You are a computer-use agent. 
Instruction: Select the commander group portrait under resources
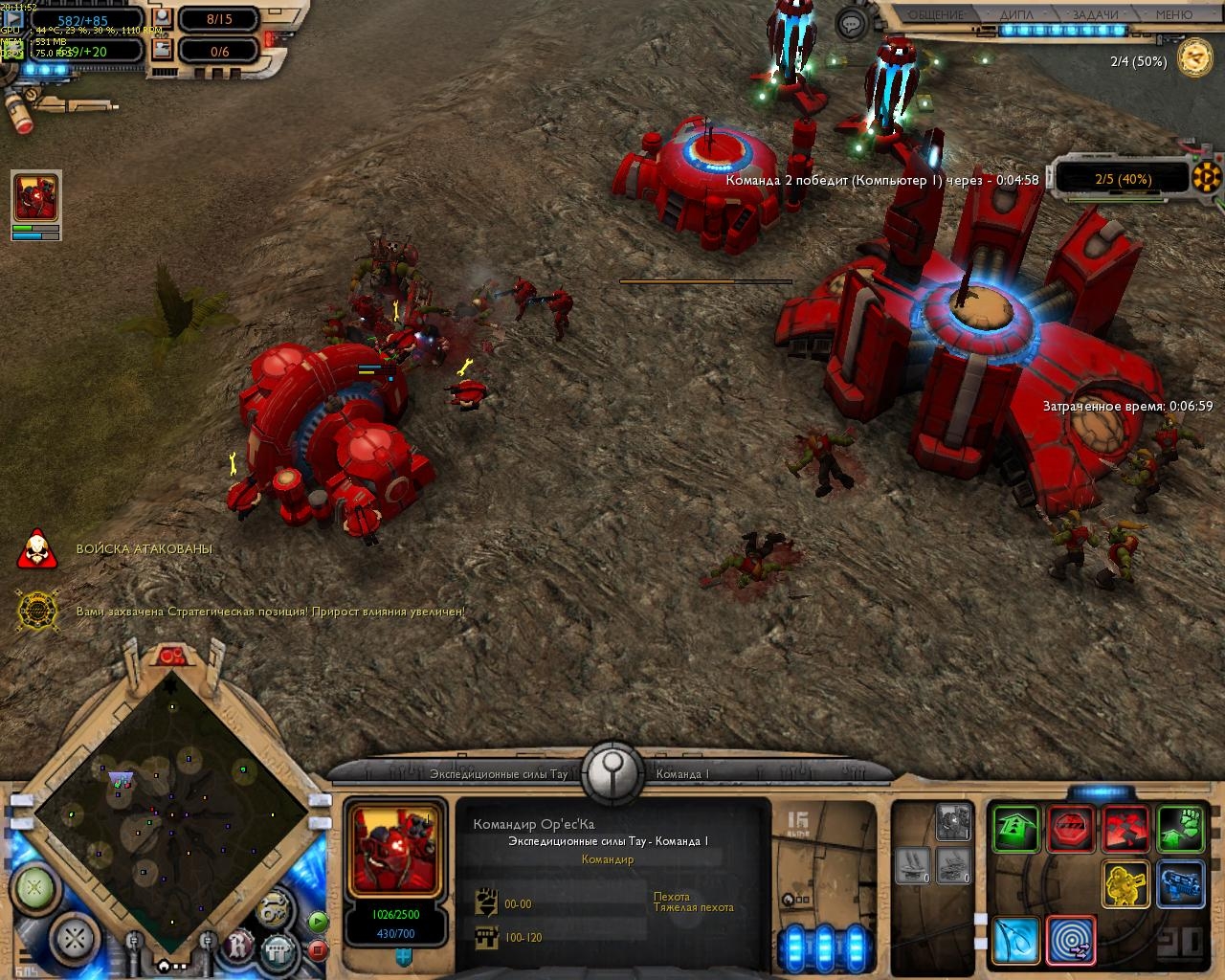pos(35,198)
